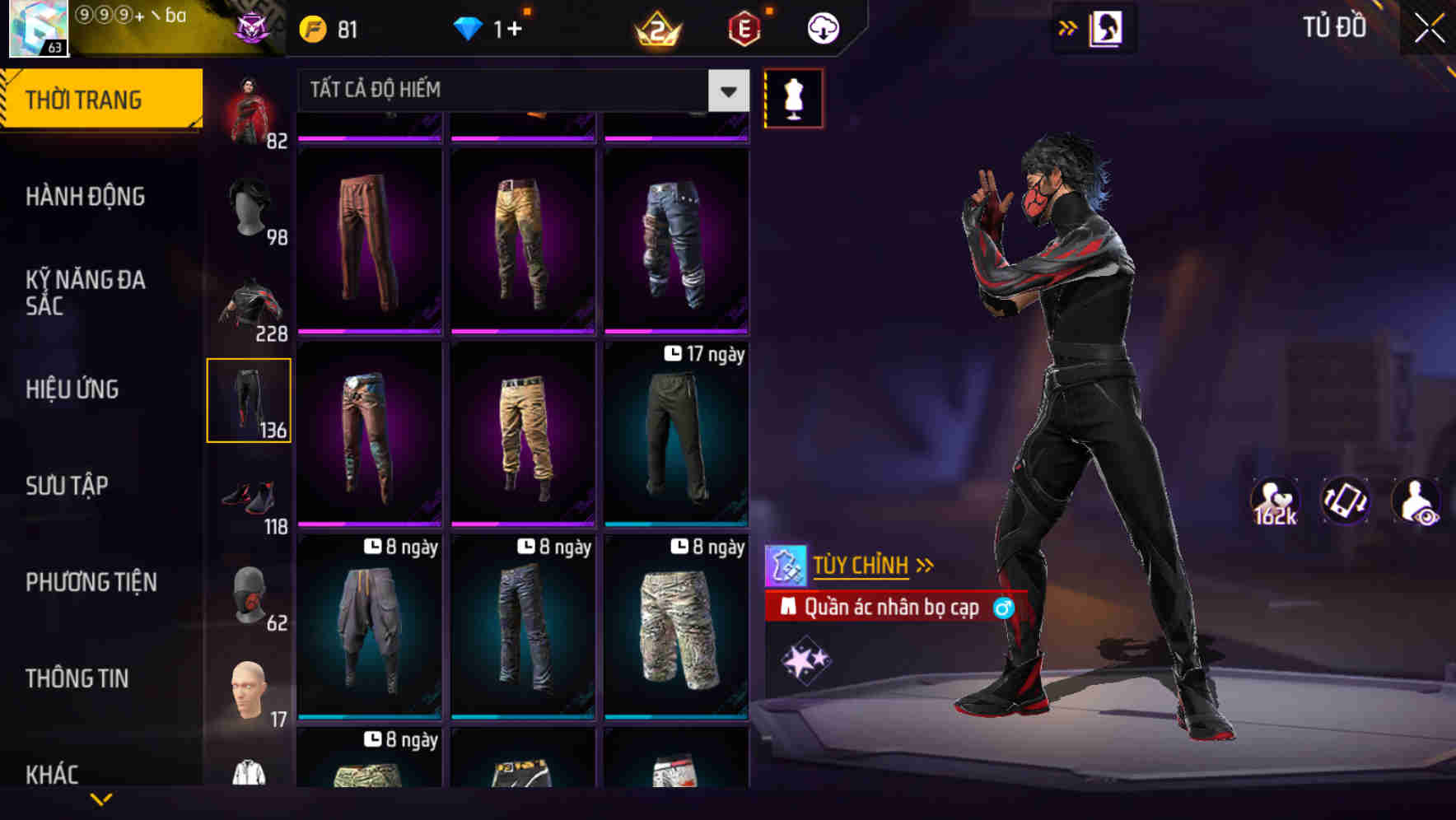The width and height of the screenshot is (1456, 820).
Task: Open the SƯU TẬP category
Action: point(68,486)
